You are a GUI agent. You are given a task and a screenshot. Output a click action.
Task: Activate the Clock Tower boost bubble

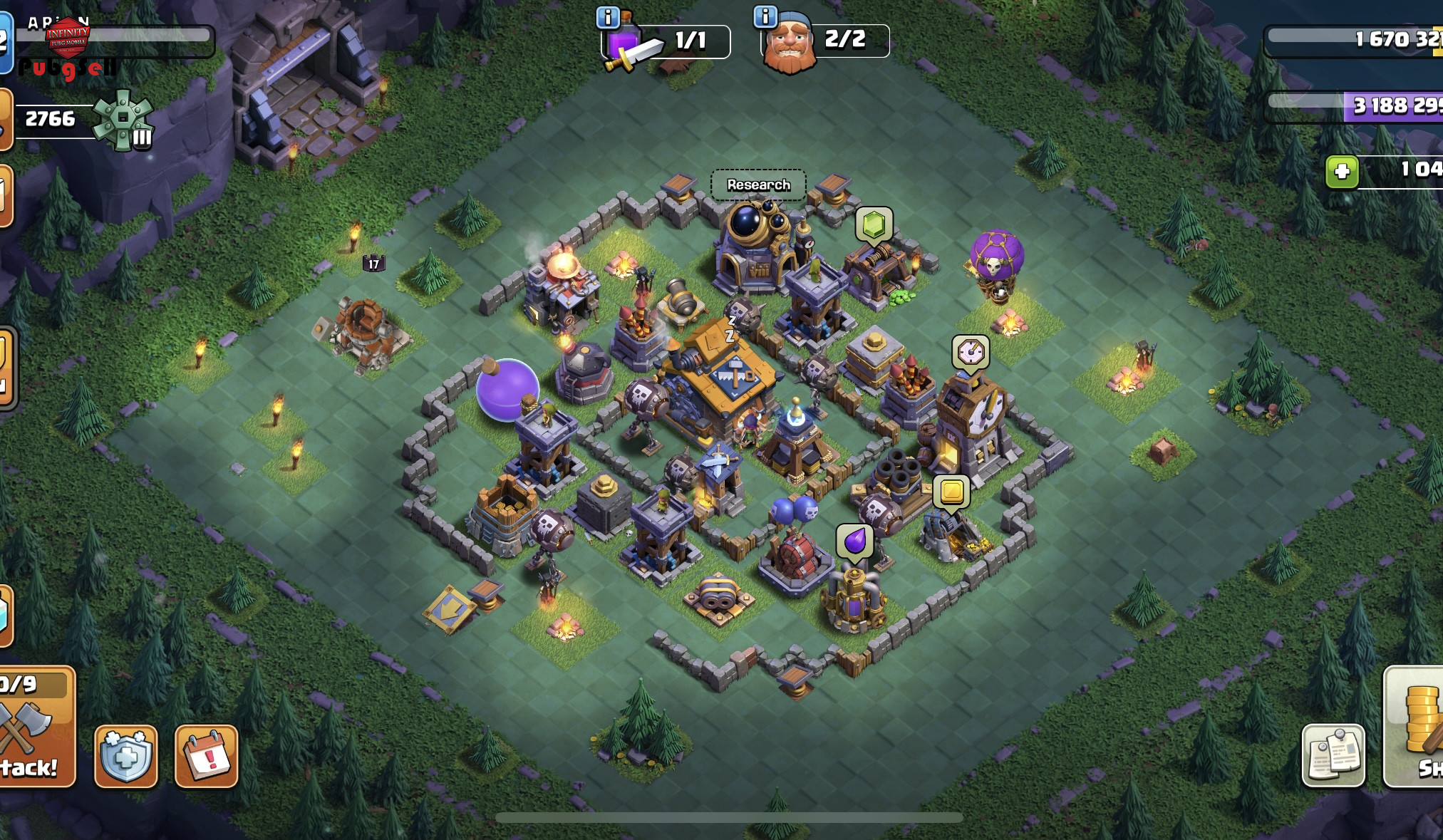click(x=970, y=352)
